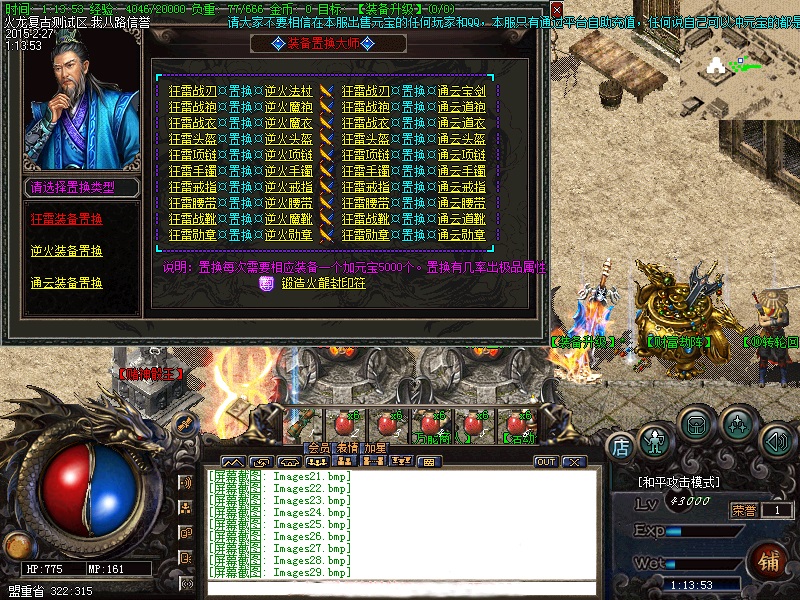This screenshot has width=800, height=600.
Task: Open 锻造火龙封印符 forging link
Action: click(323, 284)
